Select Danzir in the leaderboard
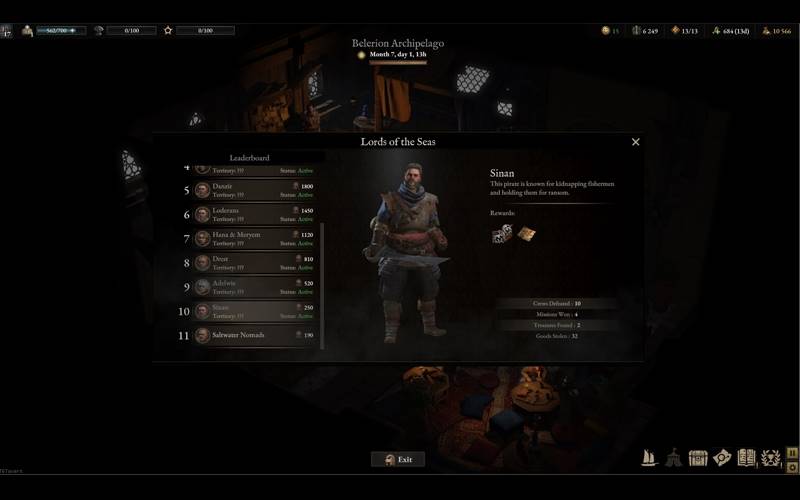The height and width of the screenshot is (500, 800). point(254,190)
